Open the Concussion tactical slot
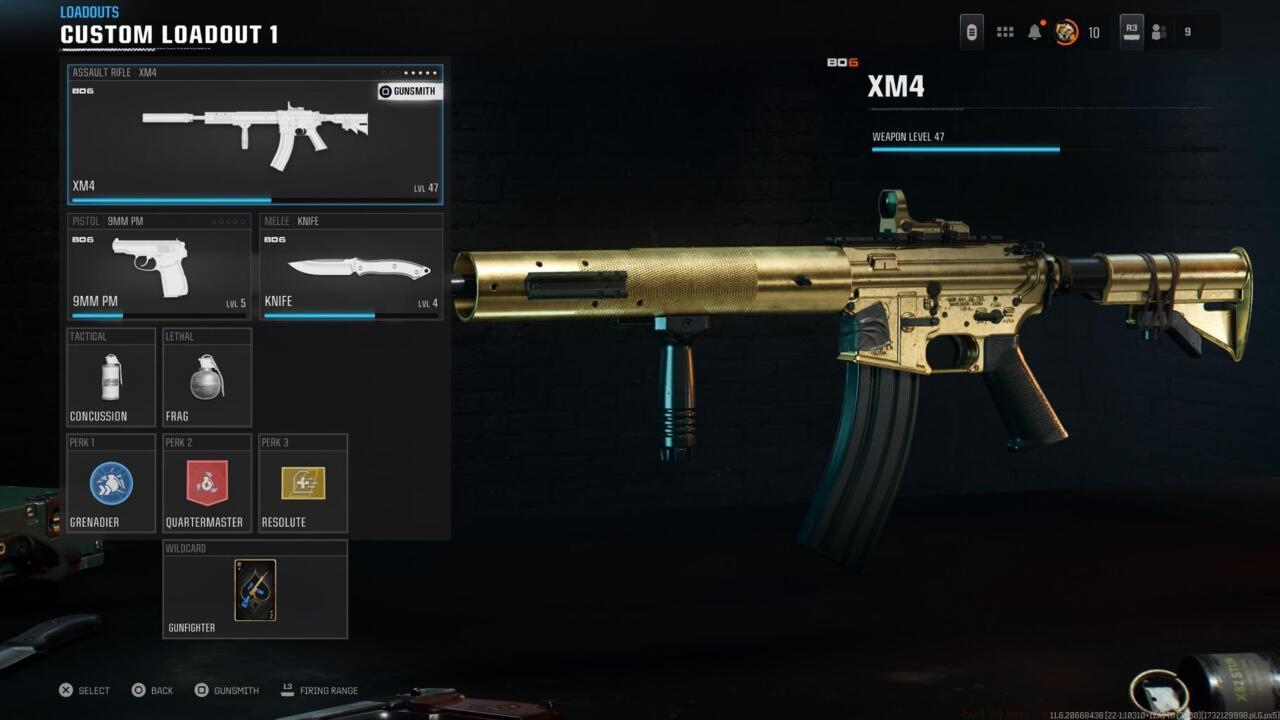Image resolution: width=1280 pixels, height=720 pixels. tap(111, 377)
